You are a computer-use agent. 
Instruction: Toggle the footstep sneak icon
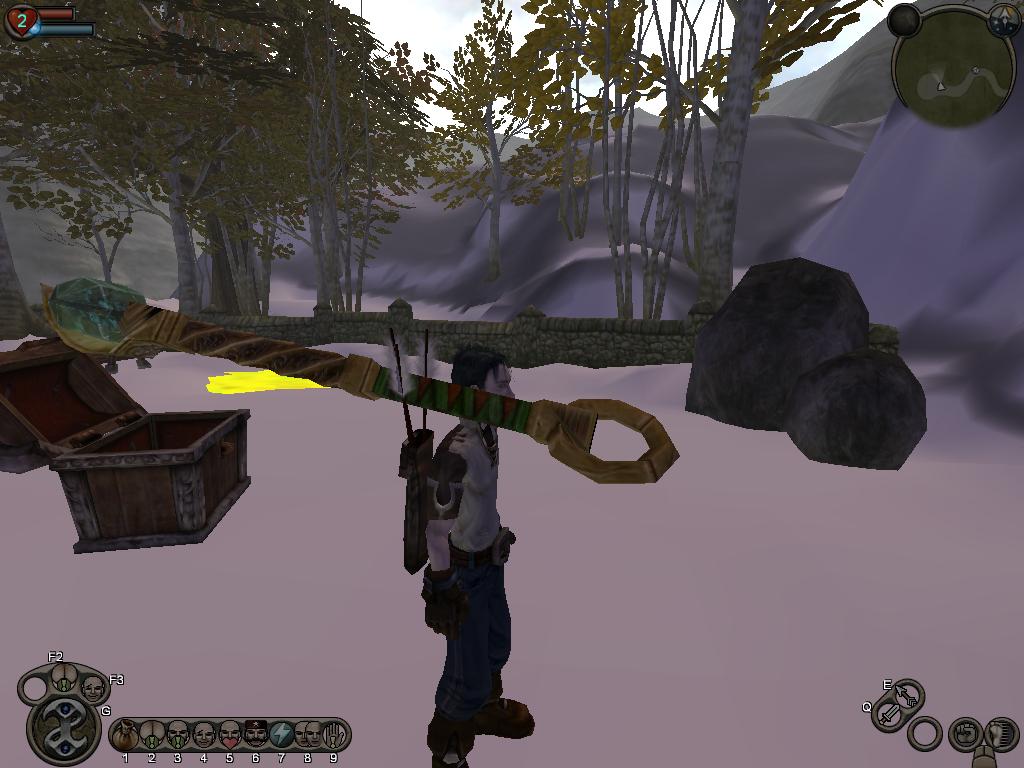click(x=1001, y=733)
